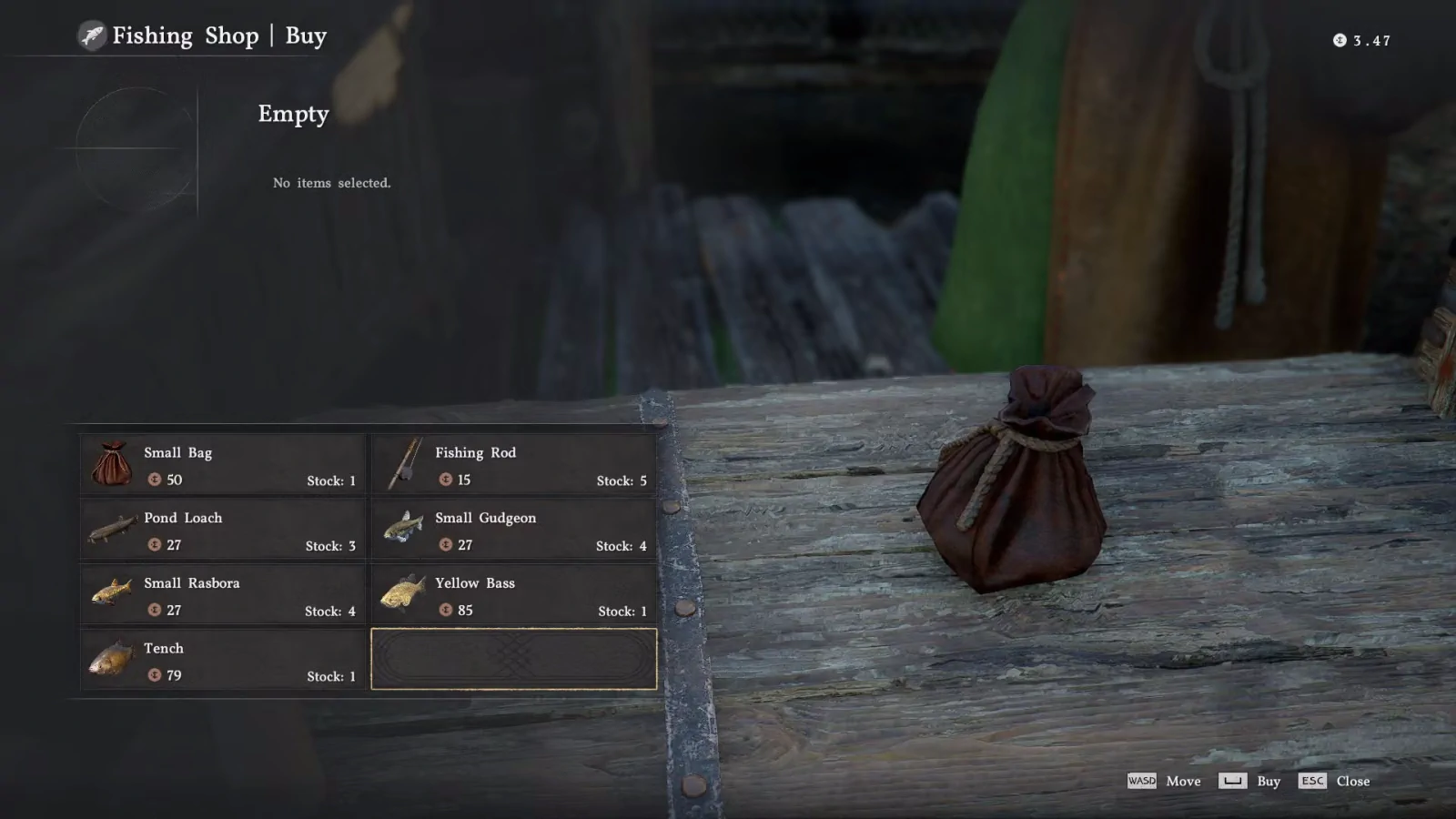
Task: Click the coin icon next to Fishing Rod's price
Action: [x=445, y=480]
